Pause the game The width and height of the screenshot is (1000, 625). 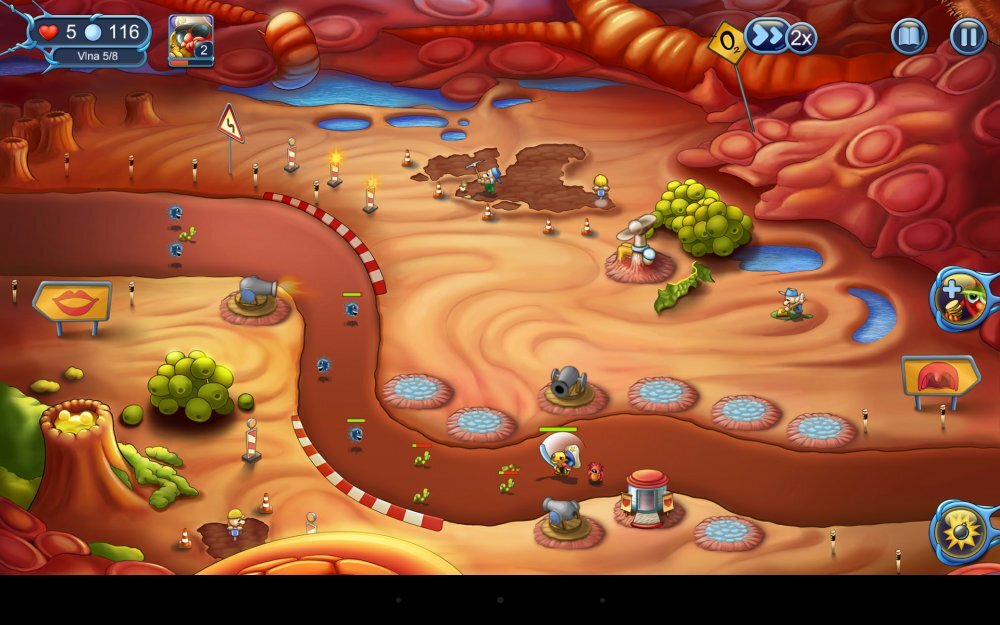pos(967,37)
